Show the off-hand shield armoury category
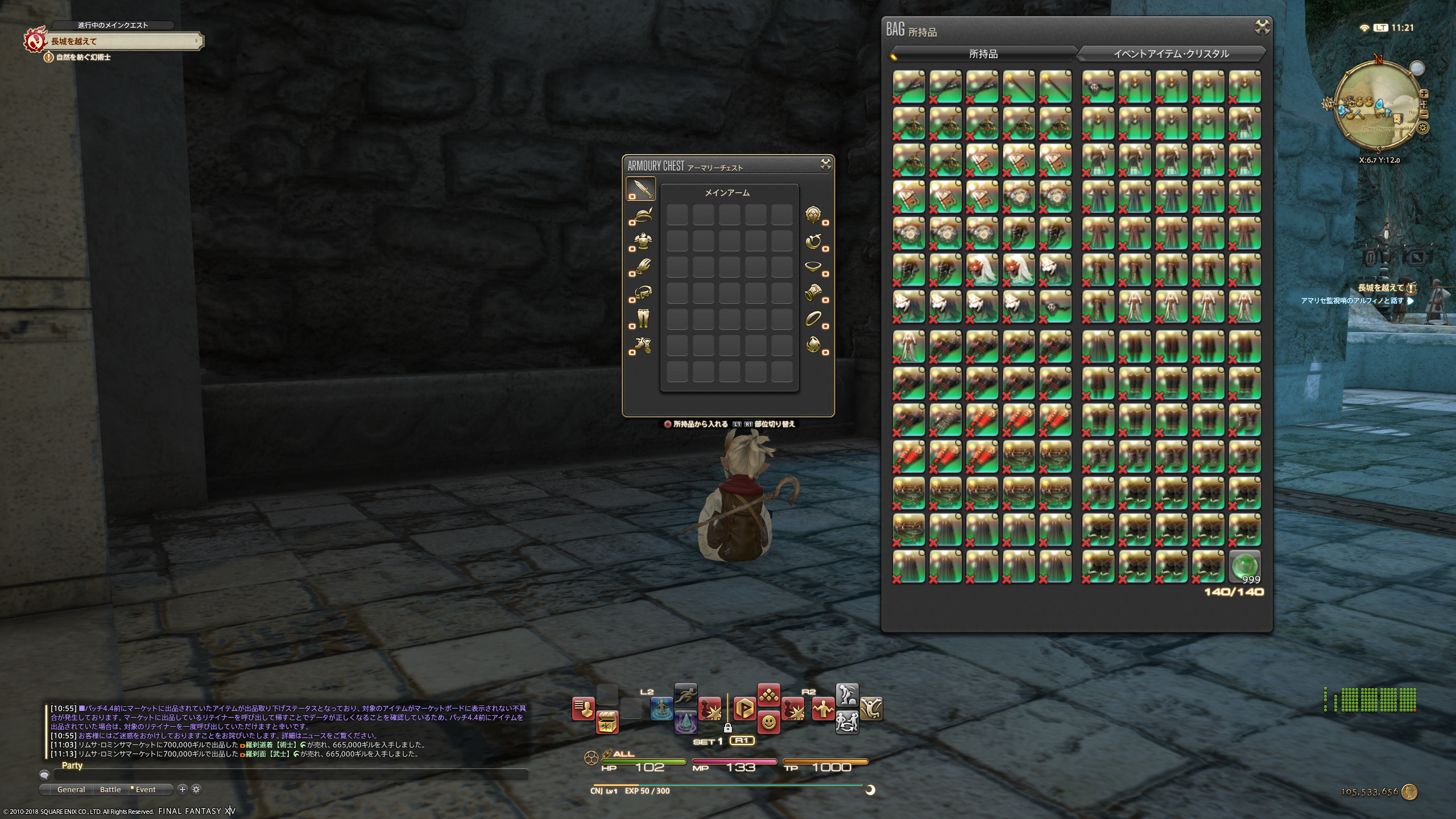1456x819 pixels. [x=814, y=215]
